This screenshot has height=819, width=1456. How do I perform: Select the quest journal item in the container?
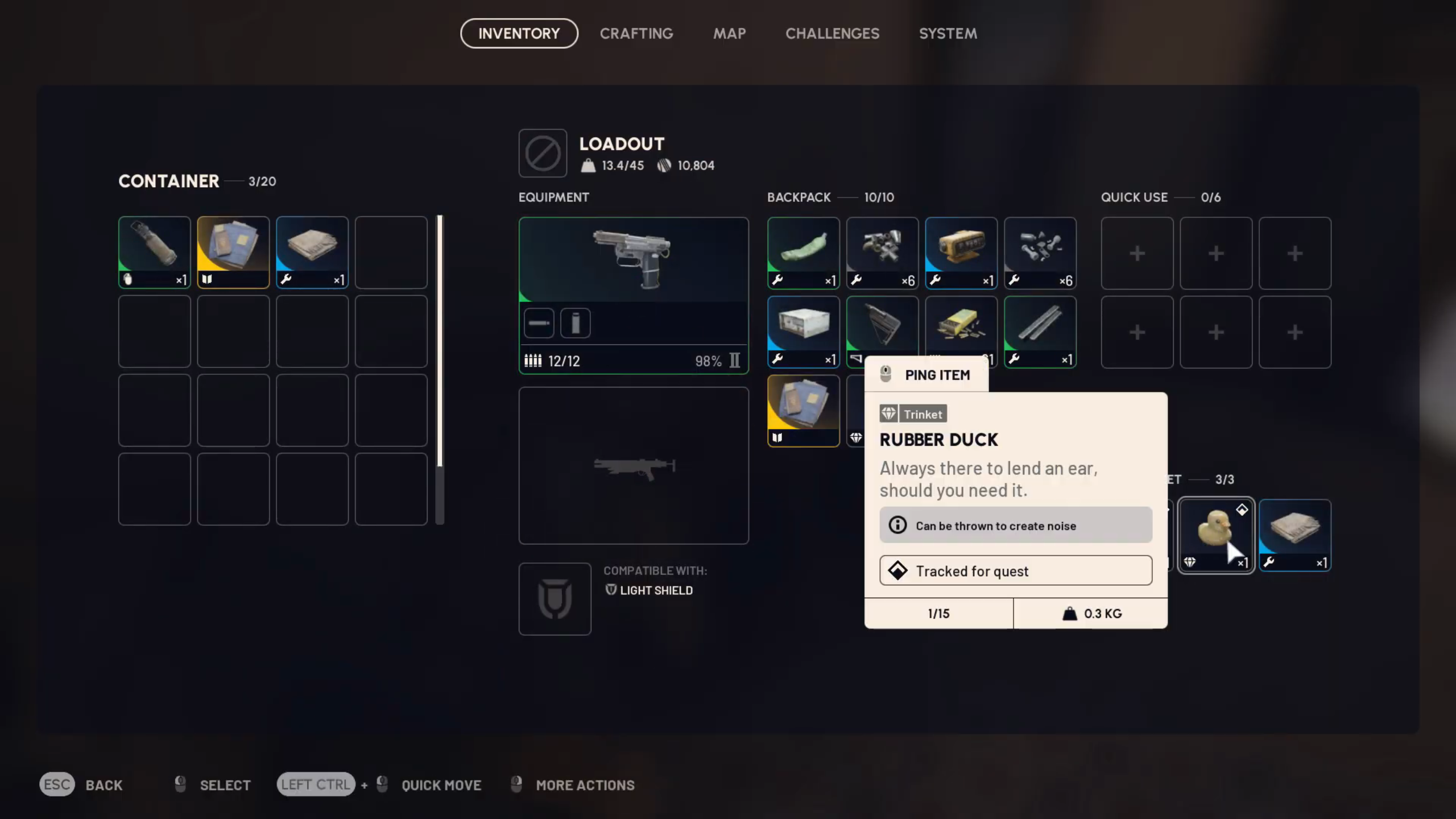[x=233, y=252]
